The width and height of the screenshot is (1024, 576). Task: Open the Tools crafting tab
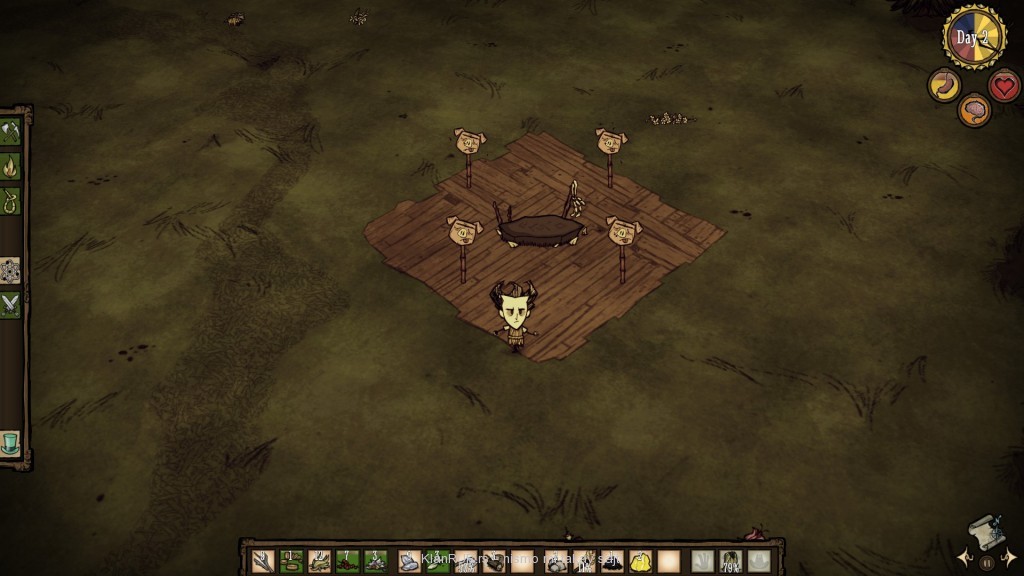[x=11, y=132]
